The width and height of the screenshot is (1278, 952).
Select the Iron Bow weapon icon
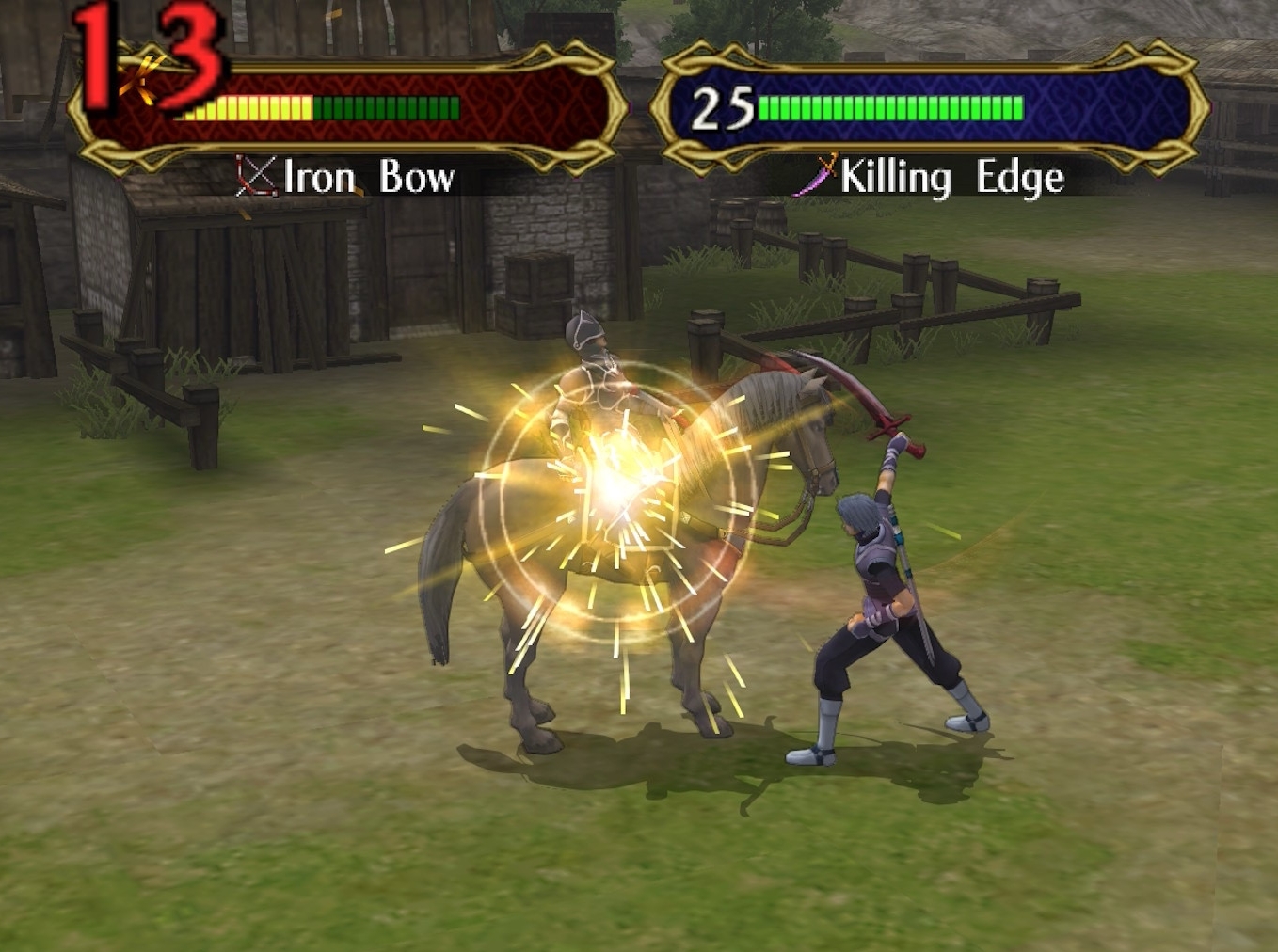[x=256, y=176]
